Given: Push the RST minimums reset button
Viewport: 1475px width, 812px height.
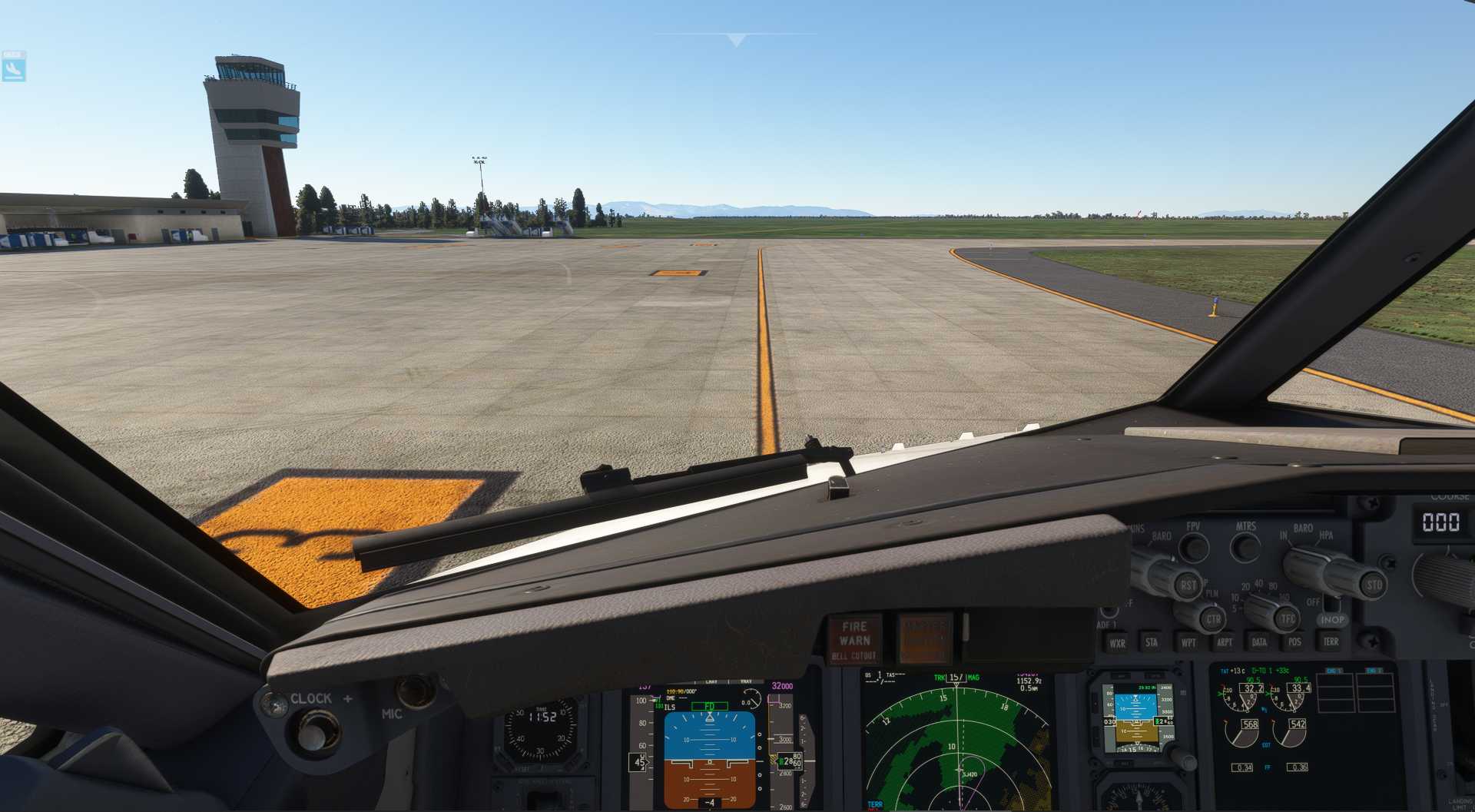Looking at the screenshot, I should (1188, 585).
